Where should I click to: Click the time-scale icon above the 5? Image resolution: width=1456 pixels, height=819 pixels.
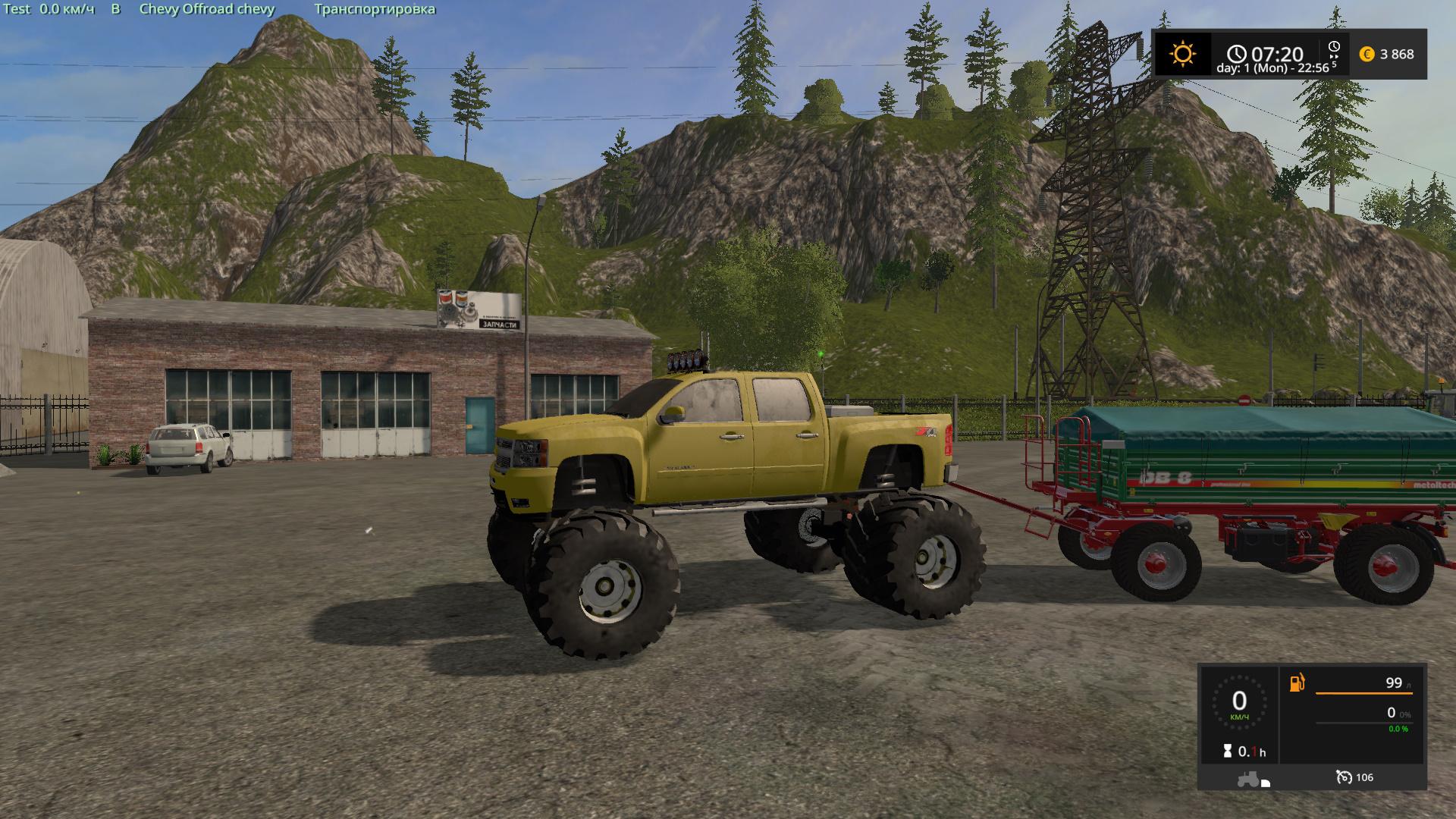point(1334,48)
